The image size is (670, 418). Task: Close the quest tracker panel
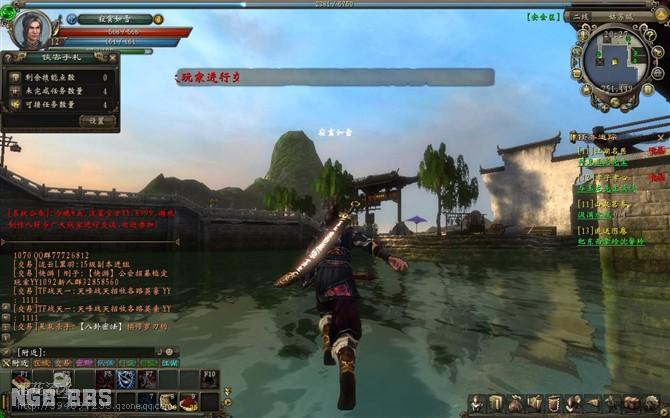coord(661,134)
